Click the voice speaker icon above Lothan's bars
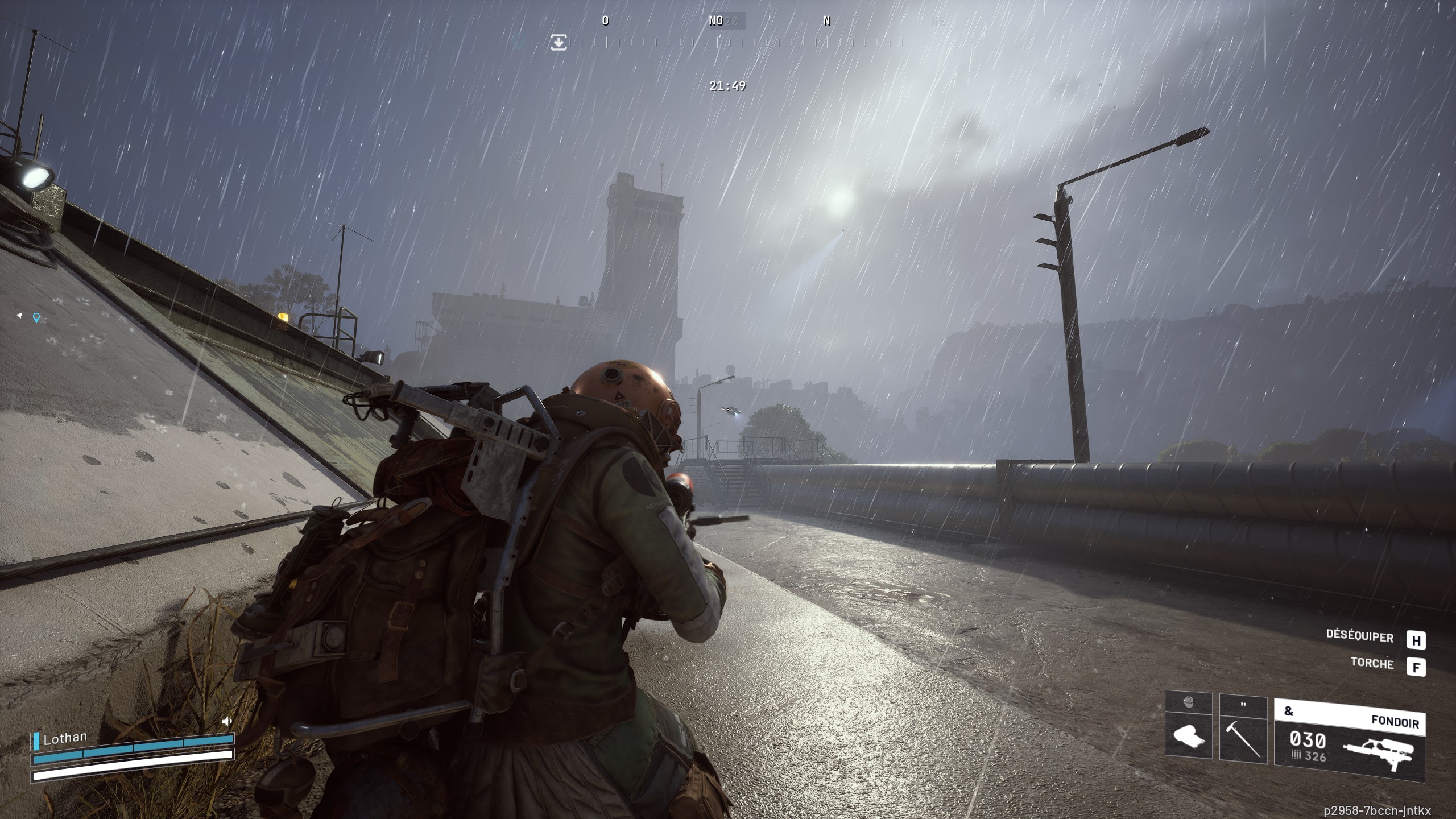 227,722
